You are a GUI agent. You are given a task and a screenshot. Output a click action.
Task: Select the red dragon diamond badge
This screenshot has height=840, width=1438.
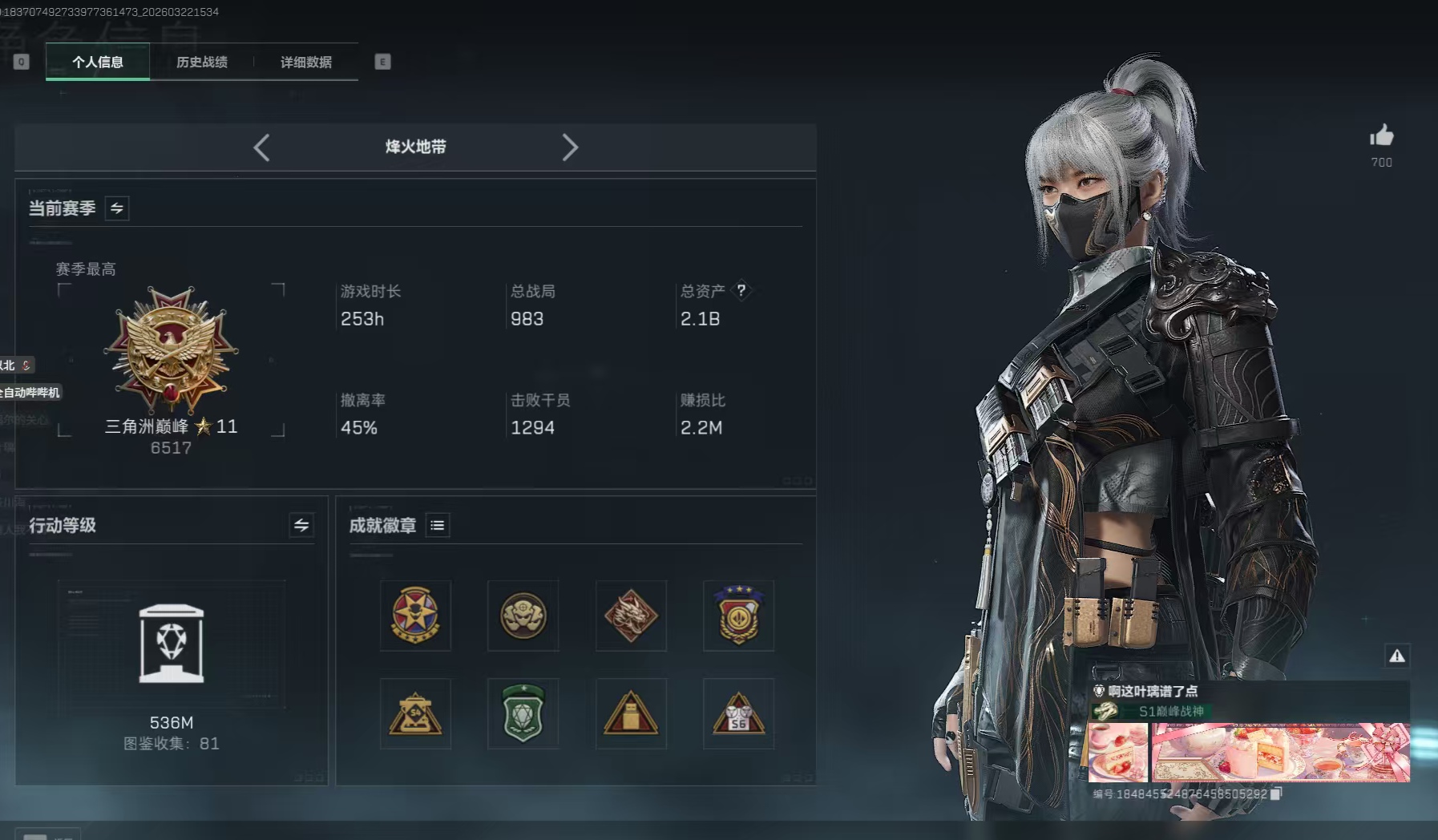click(x=631, y=616)
